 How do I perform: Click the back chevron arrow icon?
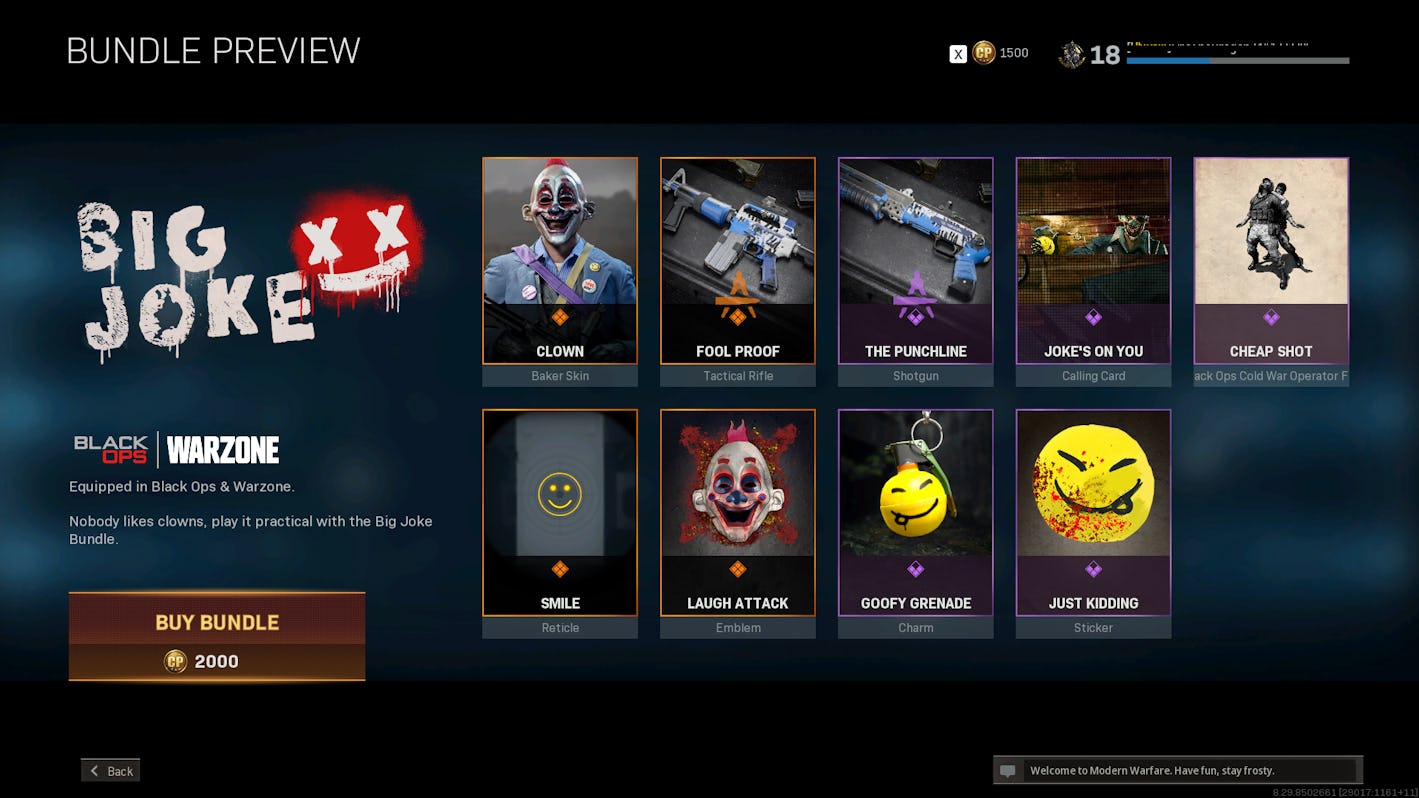click(92, 770)
